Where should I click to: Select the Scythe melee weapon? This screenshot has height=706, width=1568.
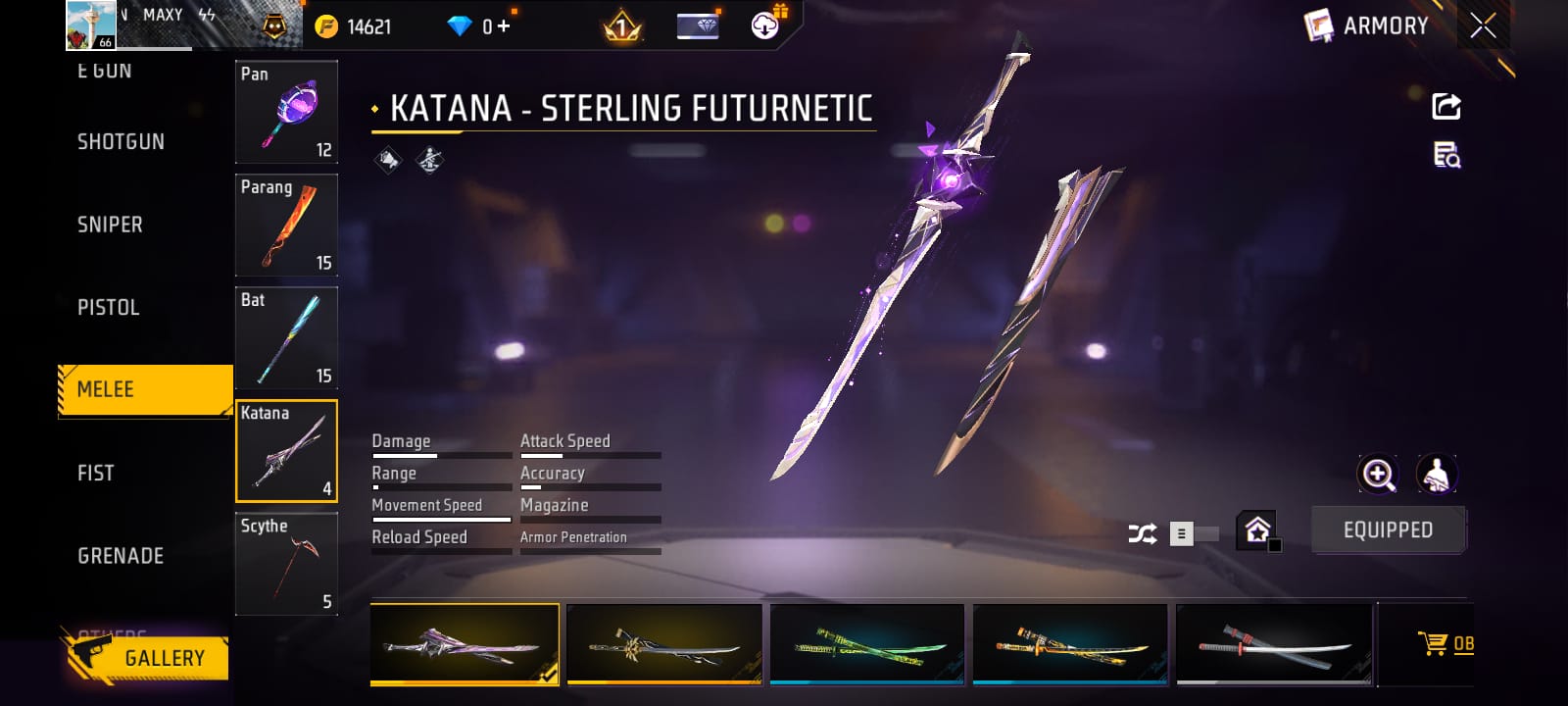pos(286,564)
